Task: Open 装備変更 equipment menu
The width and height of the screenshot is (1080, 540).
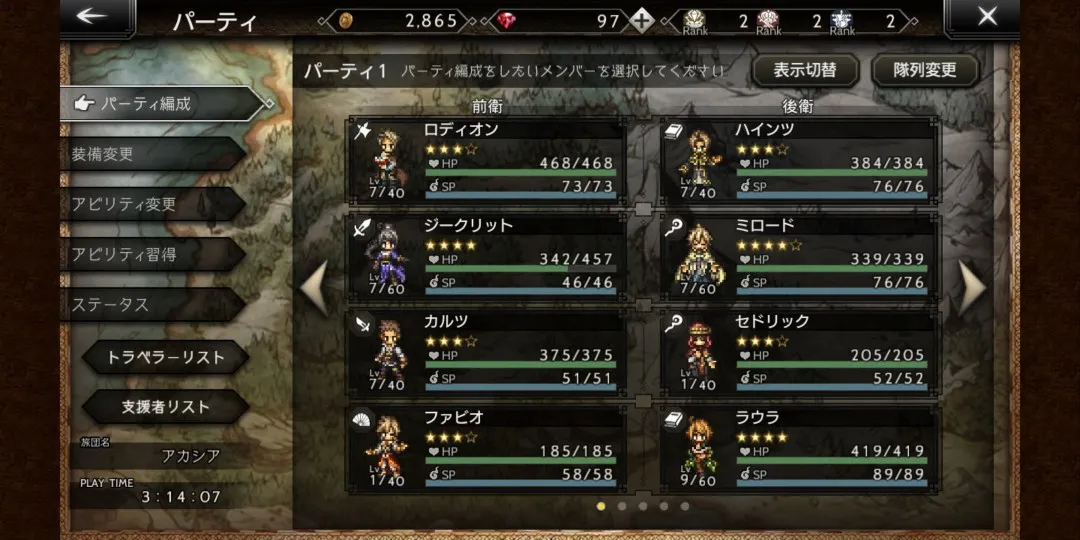Action: click(150, 154)
